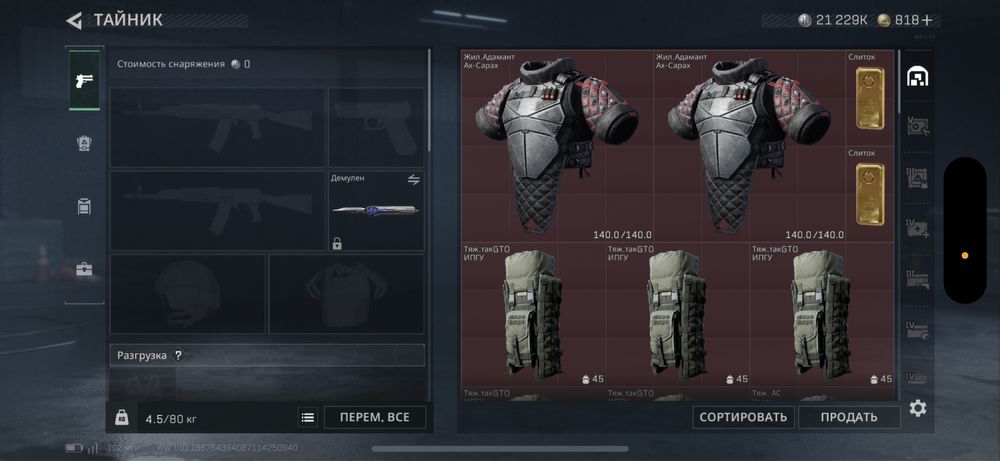Open stash settings gear
Image resolution: width=1000 pixels, height=461 pixels.
click(x=918, y=408)
